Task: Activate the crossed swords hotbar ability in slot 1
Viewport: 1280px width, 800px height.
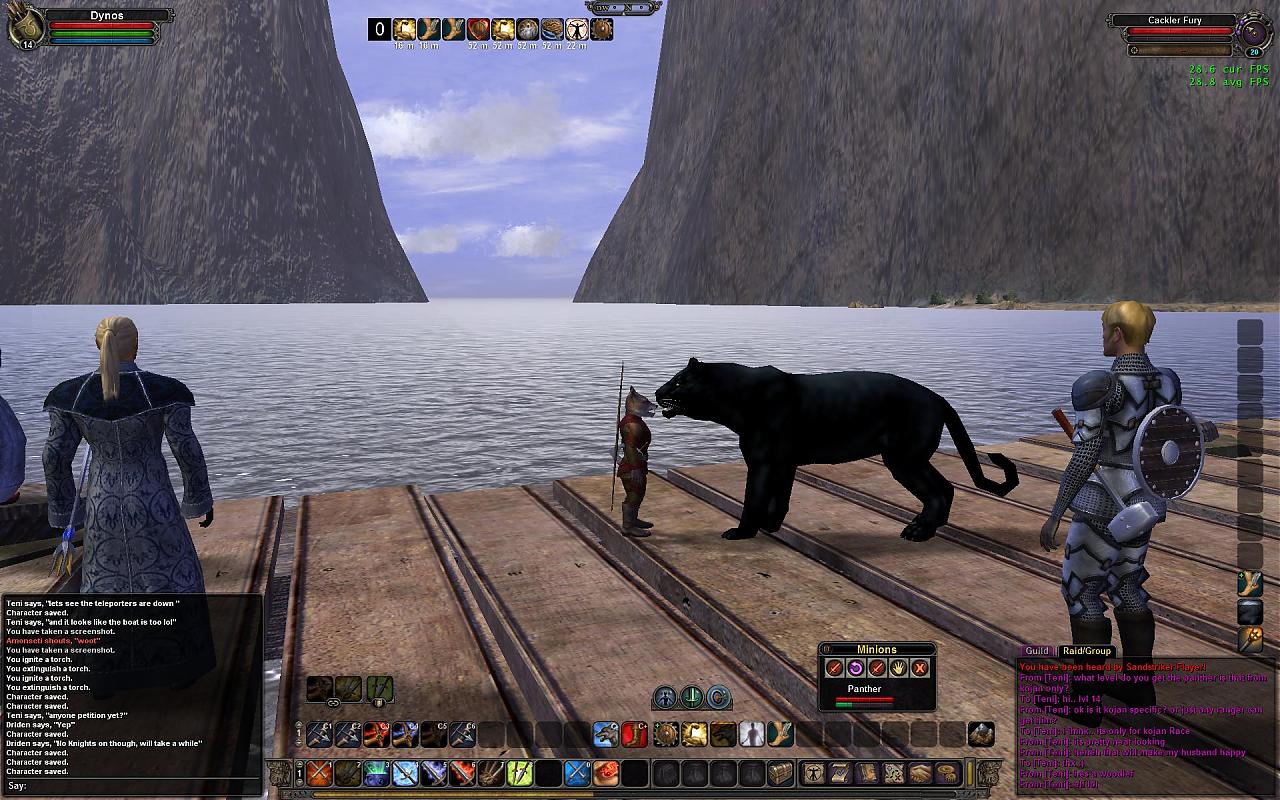Action: tap(319, 773)
